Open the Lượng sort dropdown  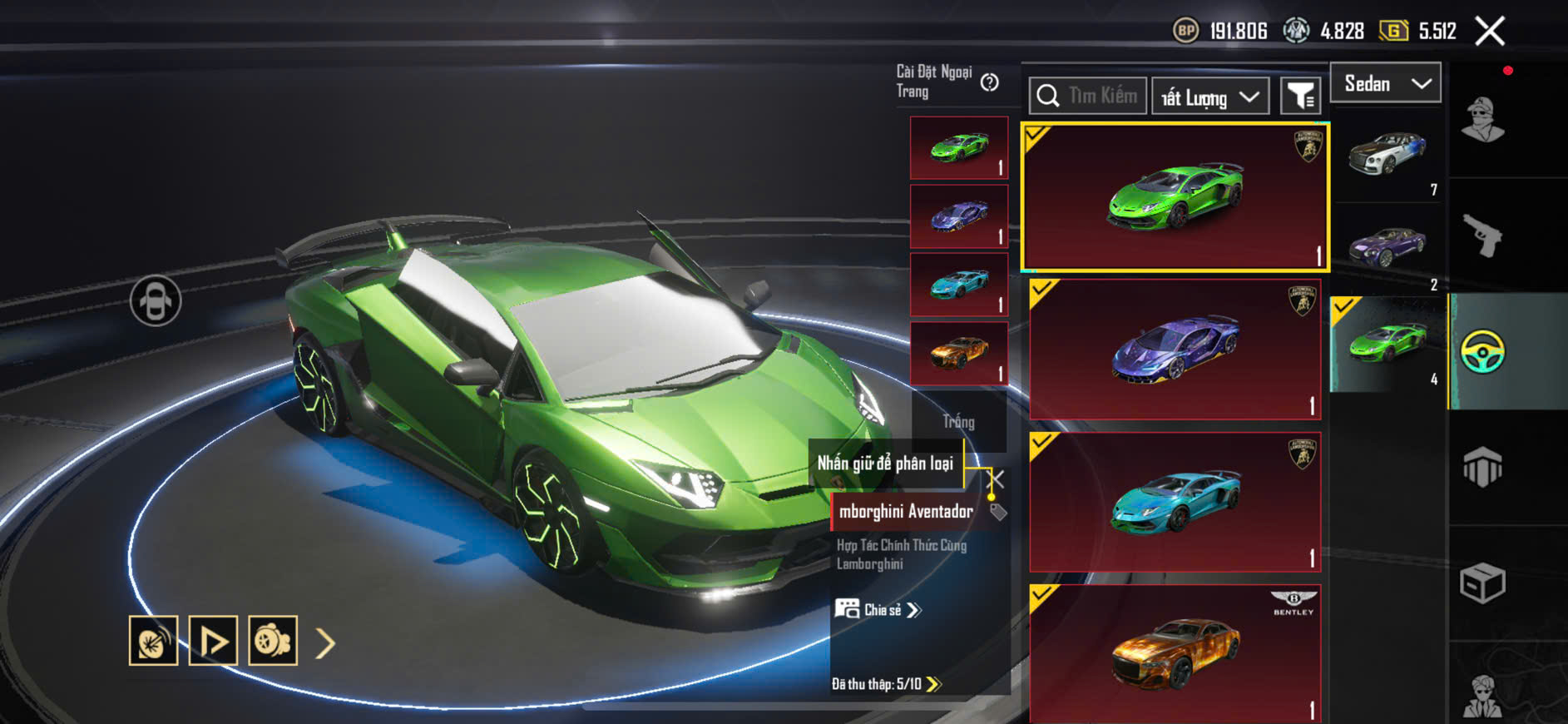[1209, 97]
